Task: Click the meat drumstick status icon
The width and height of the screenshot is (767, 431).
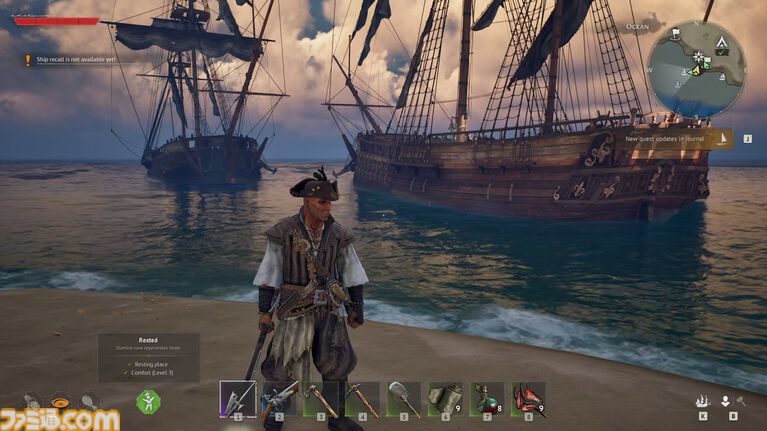Action: click(89, 400)
